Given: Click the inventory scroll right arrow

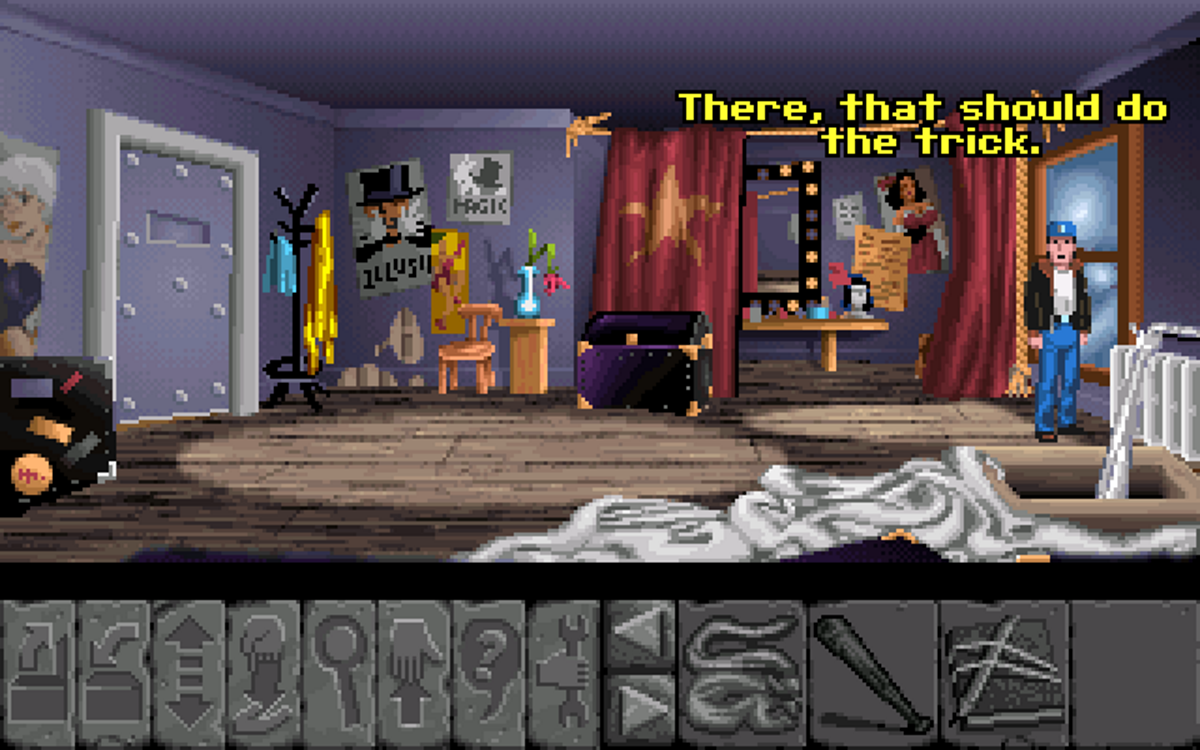Looking at the screenshot, I should (x=640, y=701).
